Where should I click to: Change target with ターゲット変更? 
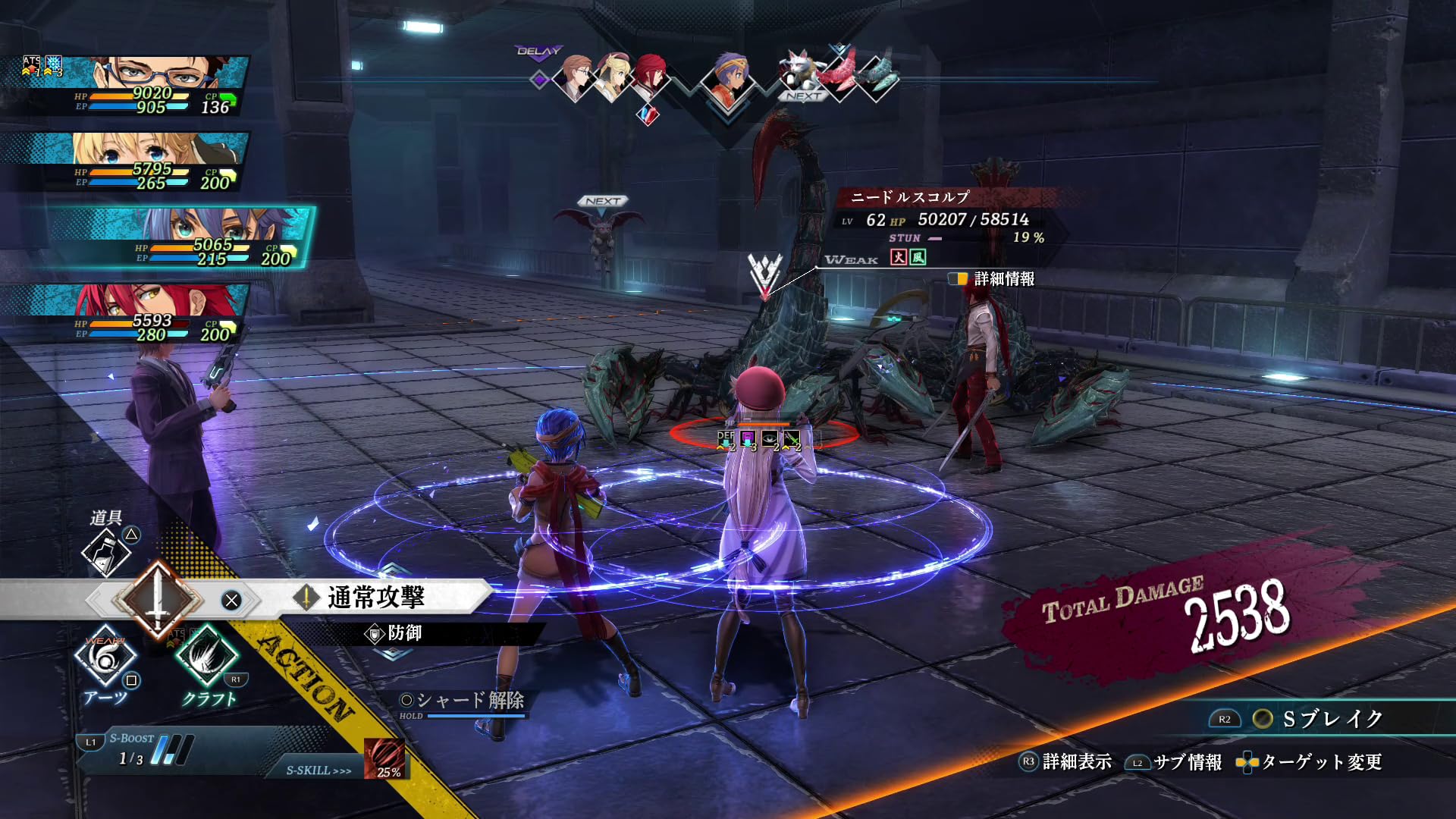(x=1310, y=762)
